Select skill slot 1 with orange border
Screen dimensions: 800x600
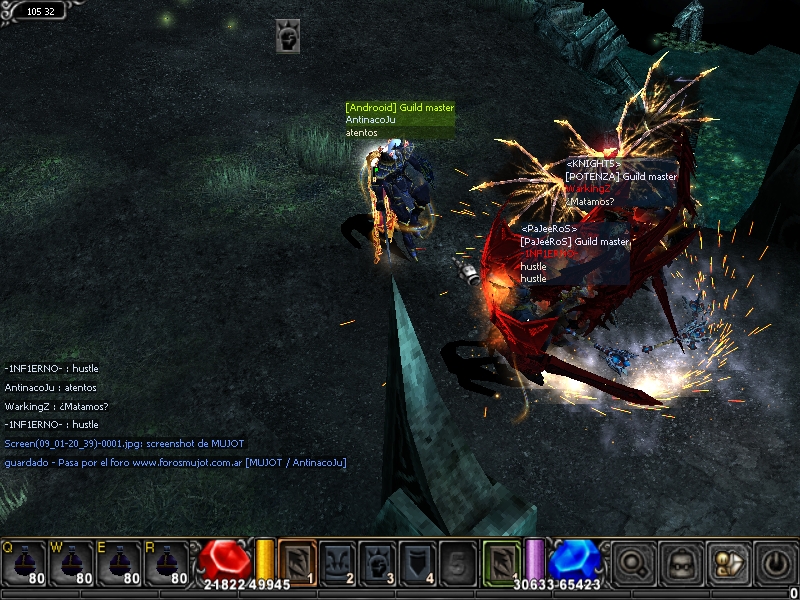pyautogui.click(x=297, y=562)
